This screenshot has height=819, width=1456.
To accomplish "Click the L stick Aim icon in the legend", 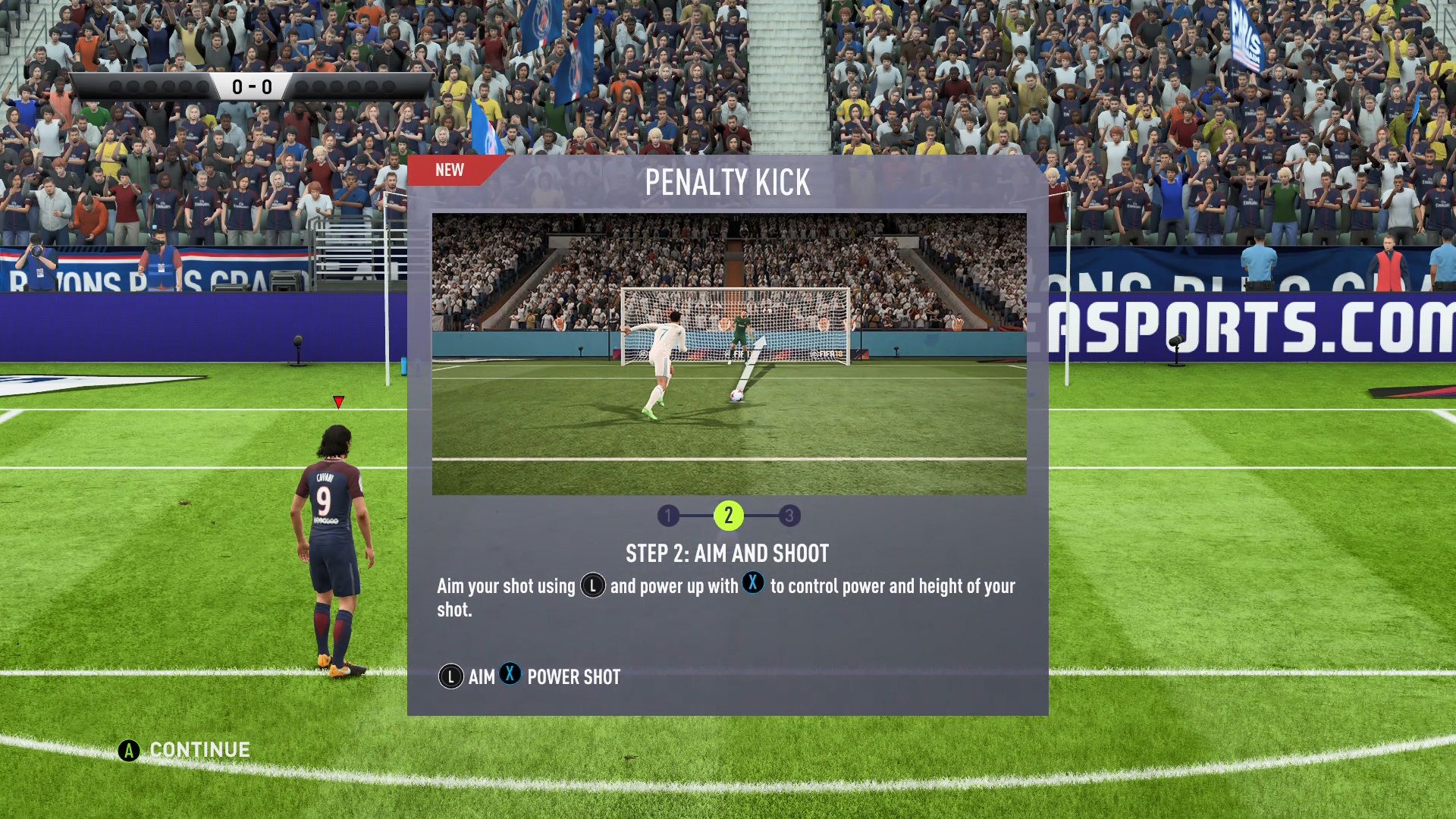I will tap(450, 676).
